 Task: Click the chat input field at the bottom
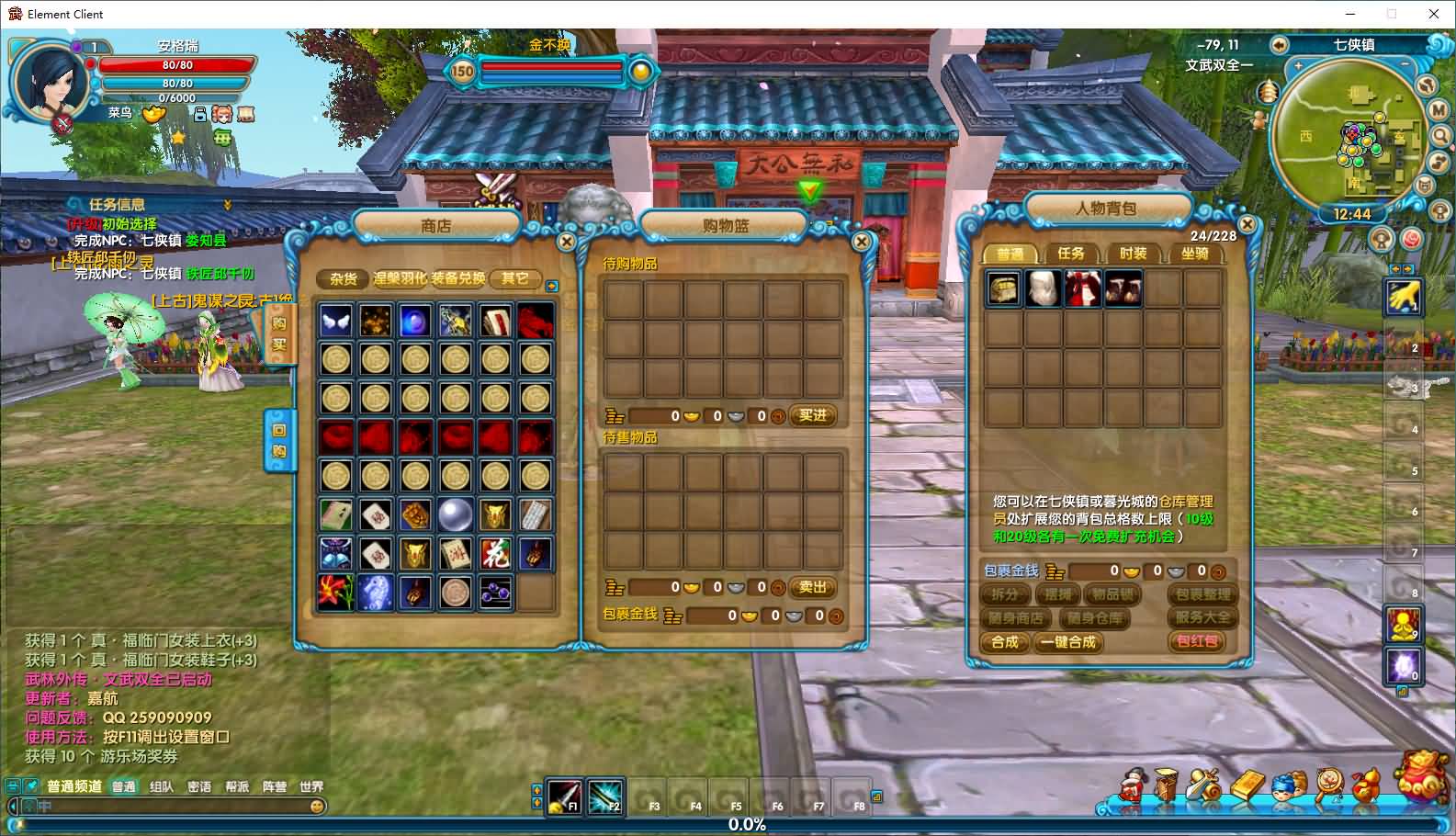coord(184,806)
